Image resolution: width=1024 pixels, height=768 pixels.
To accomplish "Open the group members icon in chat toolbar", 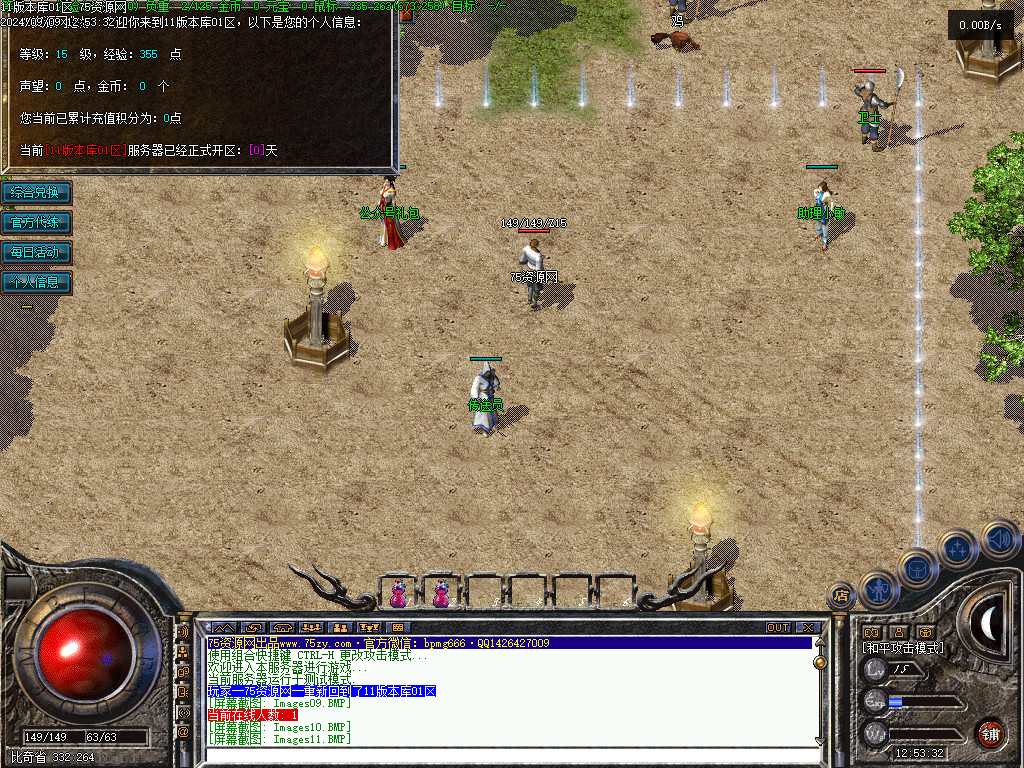I will coord(311,628).
